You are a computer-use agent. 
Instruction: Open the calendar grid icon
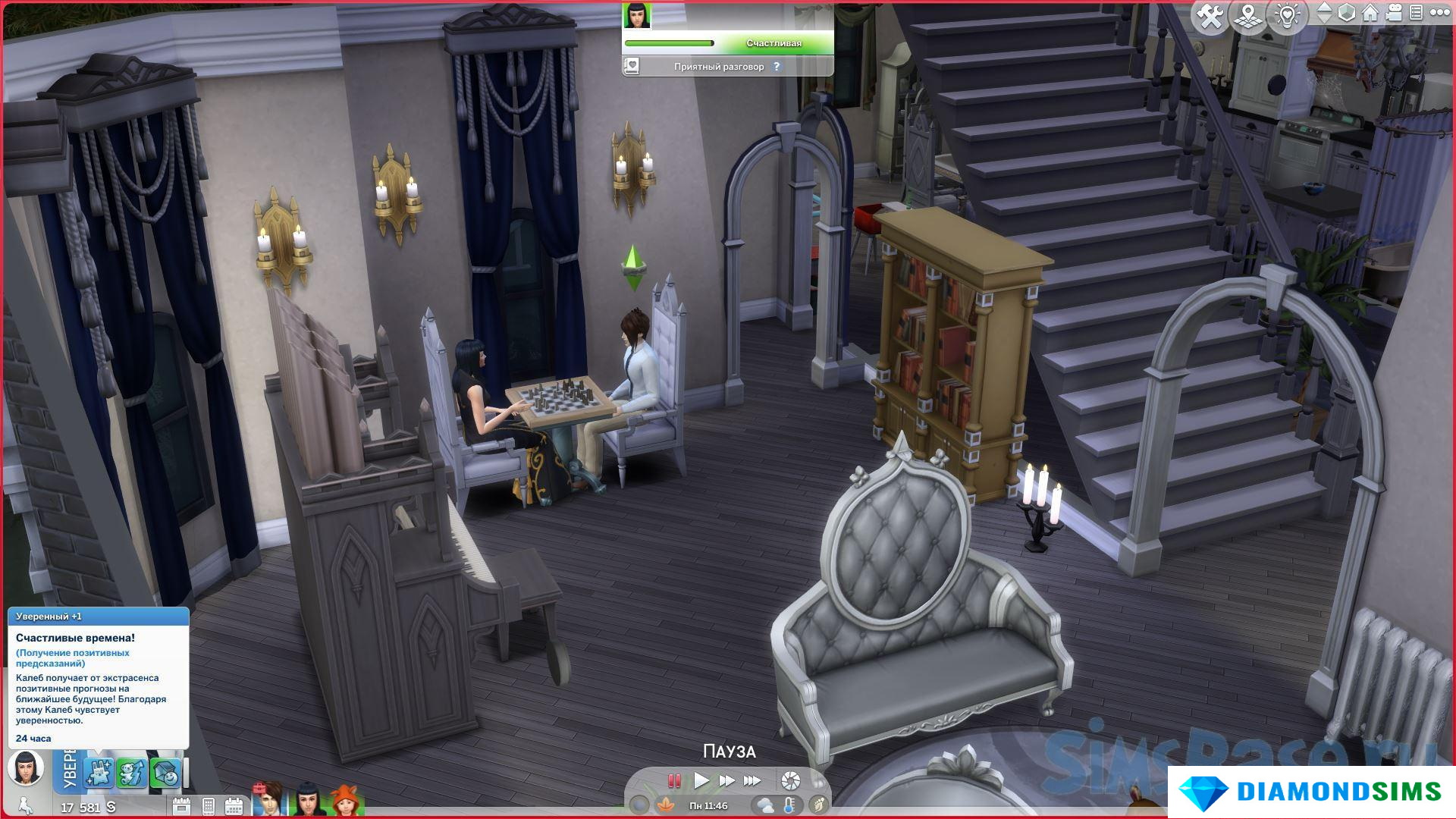[234, 806]
